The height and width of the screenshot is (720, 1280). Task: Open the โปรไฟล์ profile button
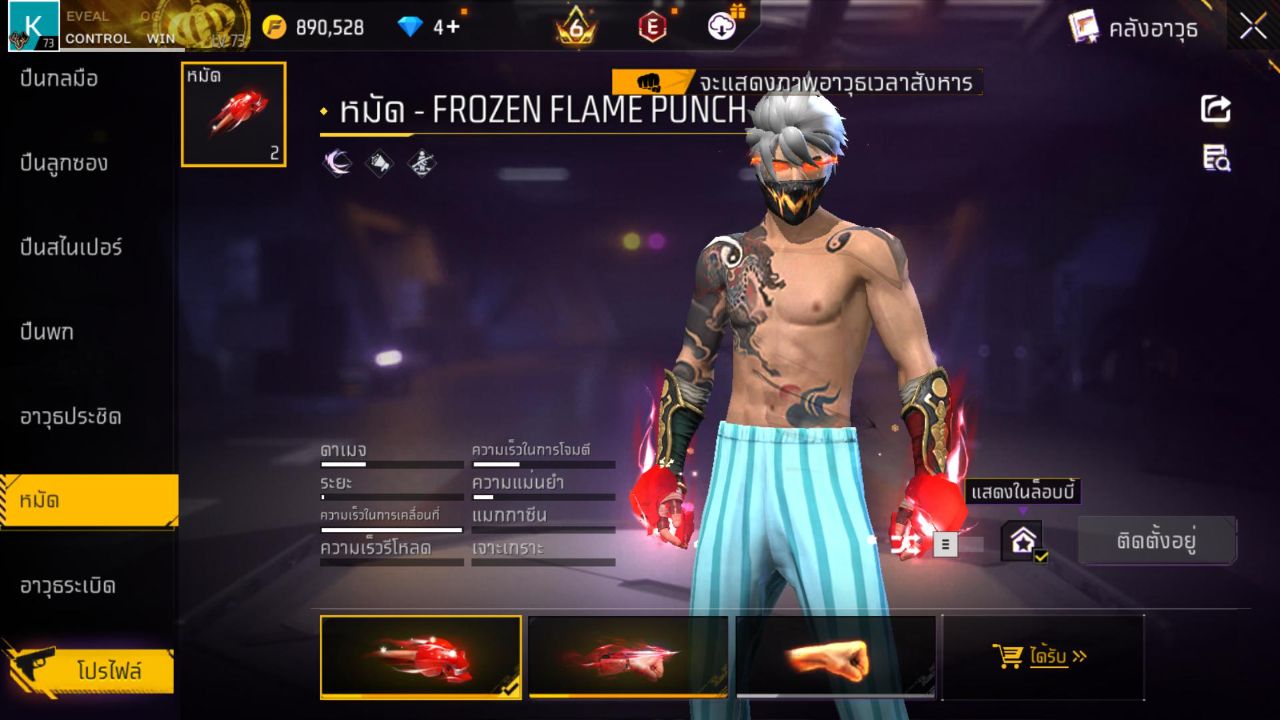(91, 672)
